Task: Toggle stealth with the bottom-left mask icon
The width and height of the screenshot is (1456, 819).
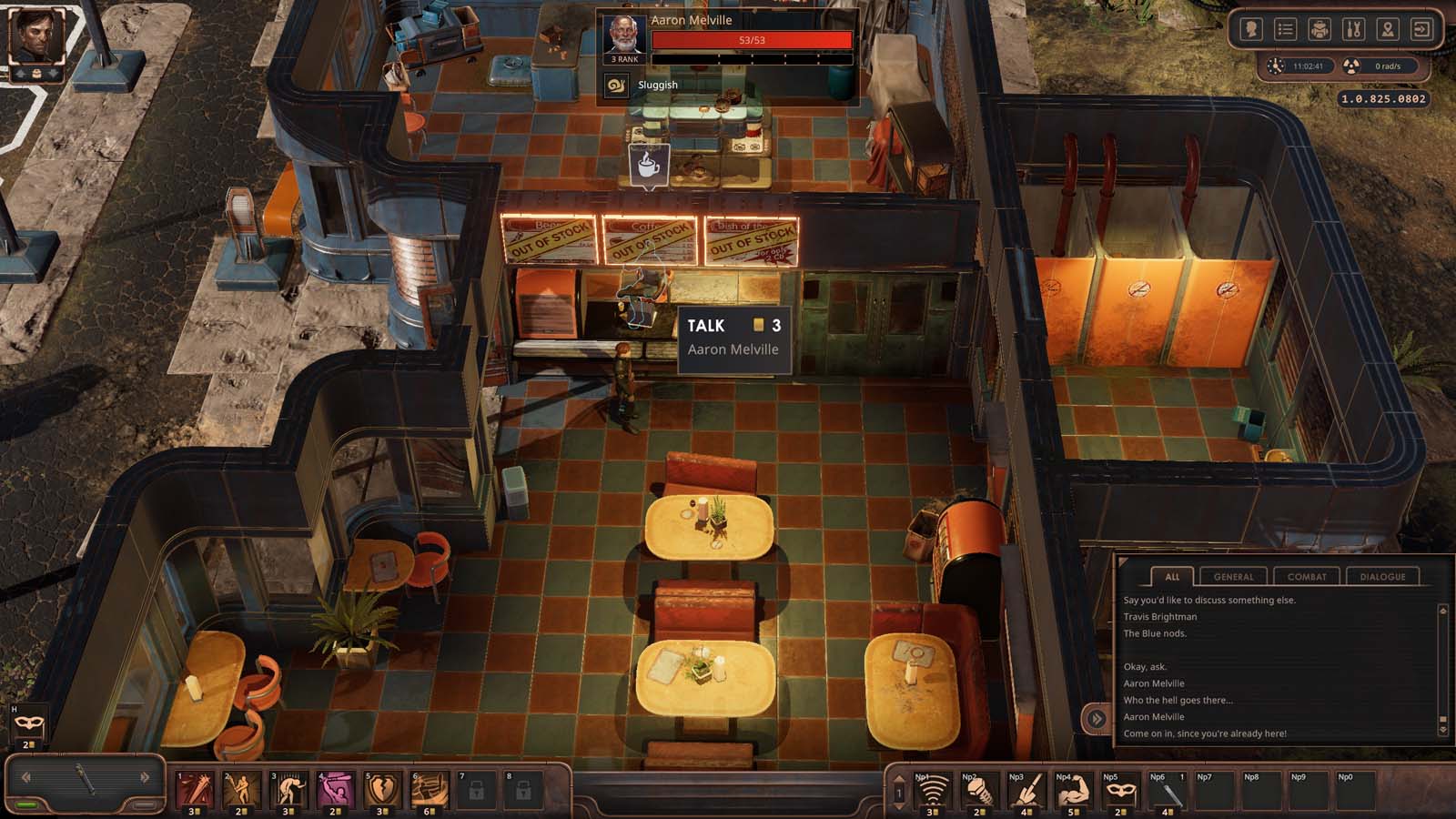Action: coord(30,723)
